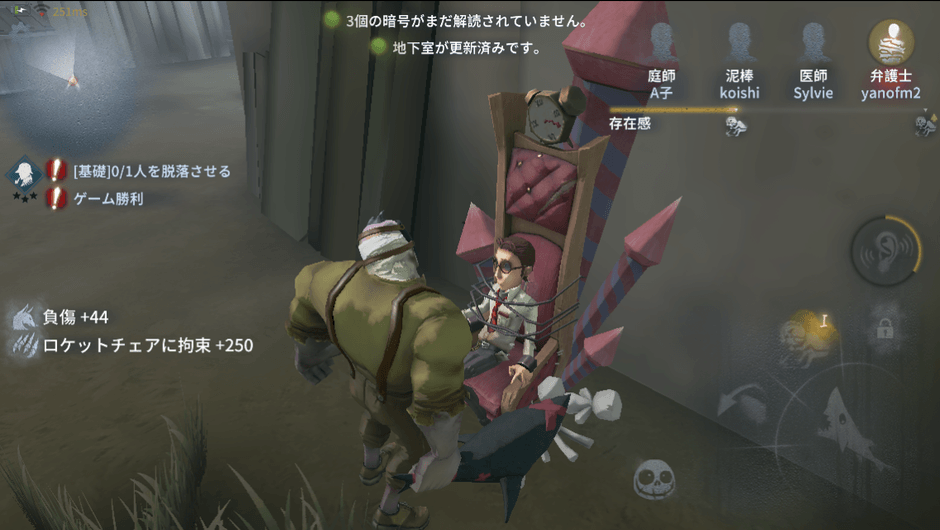
Task: Use the glowing yellow creature skill
Action: [808, 332]
